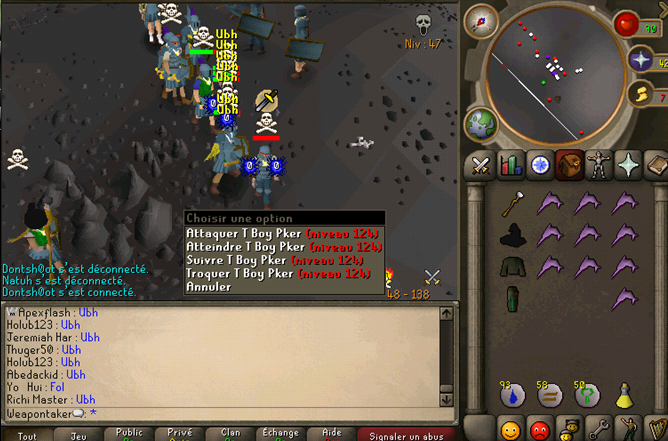Choose Attaquer T Boy Pker option
The image size is (668, 441).
pyautogui.click(x=284, y=233)
